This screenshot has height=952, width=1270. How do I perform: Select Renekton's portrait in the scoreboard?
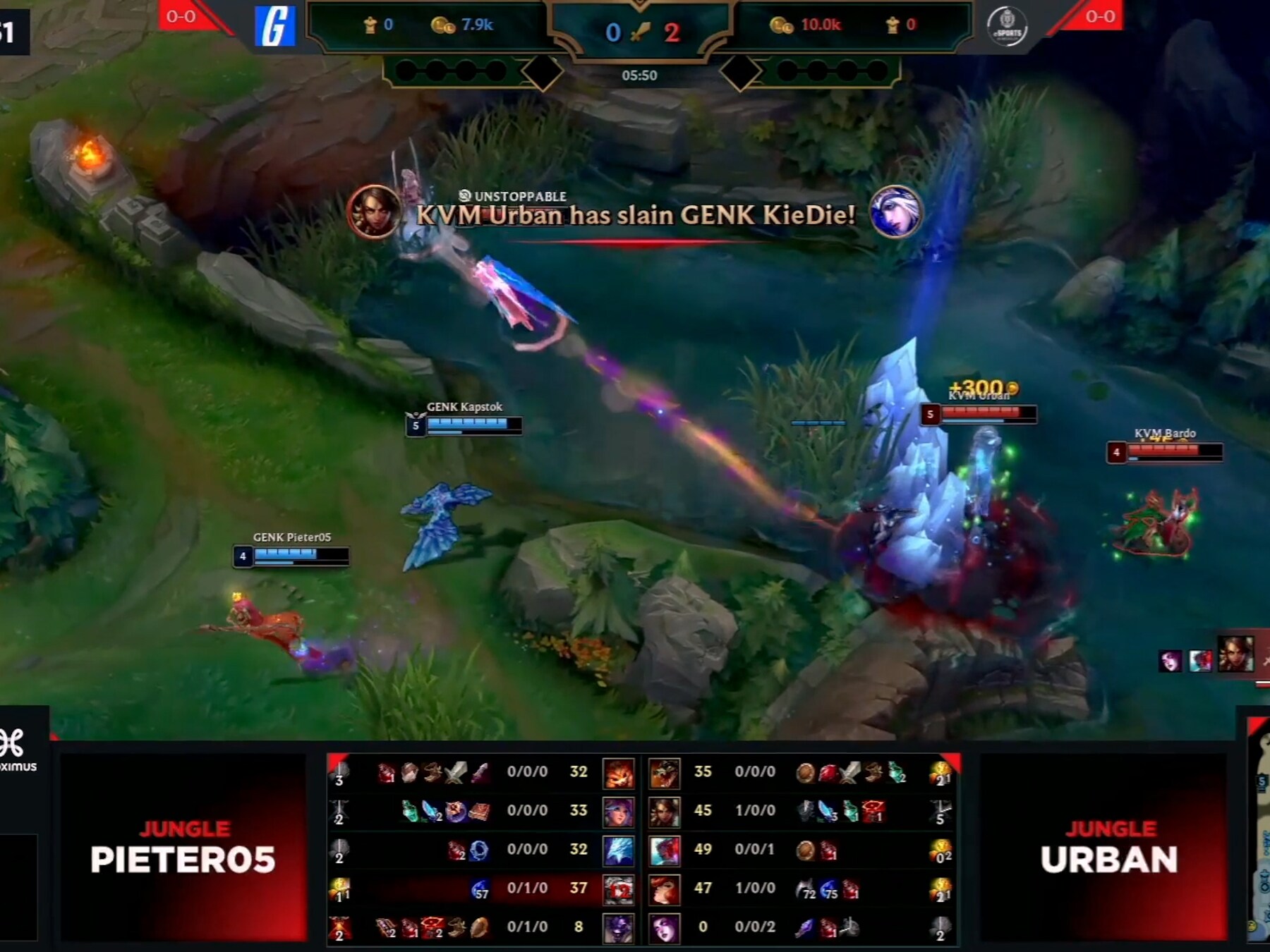(664, 773)
